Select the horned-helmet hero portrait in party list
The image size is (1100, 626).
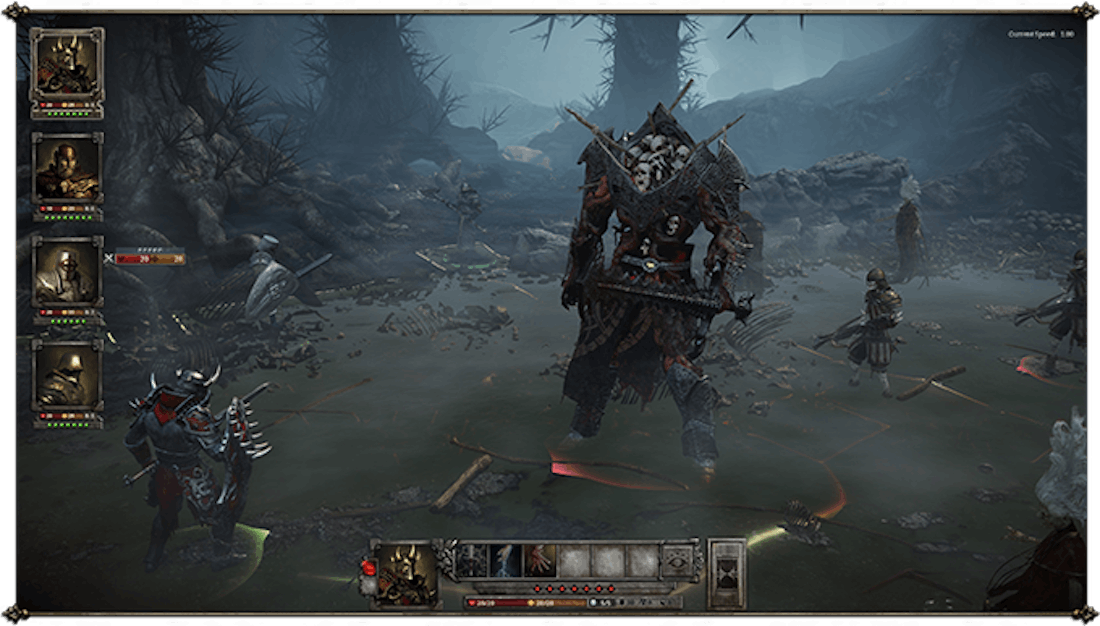67,64
